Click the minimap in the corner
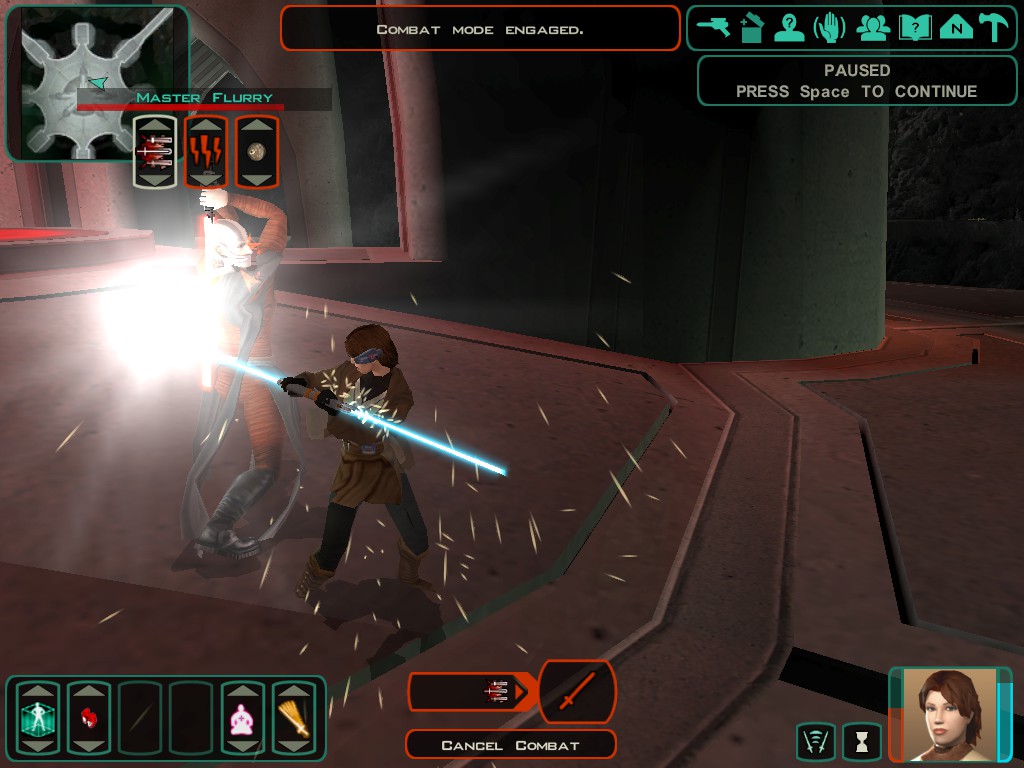The image size is (1024, 768). click(95, 80)
